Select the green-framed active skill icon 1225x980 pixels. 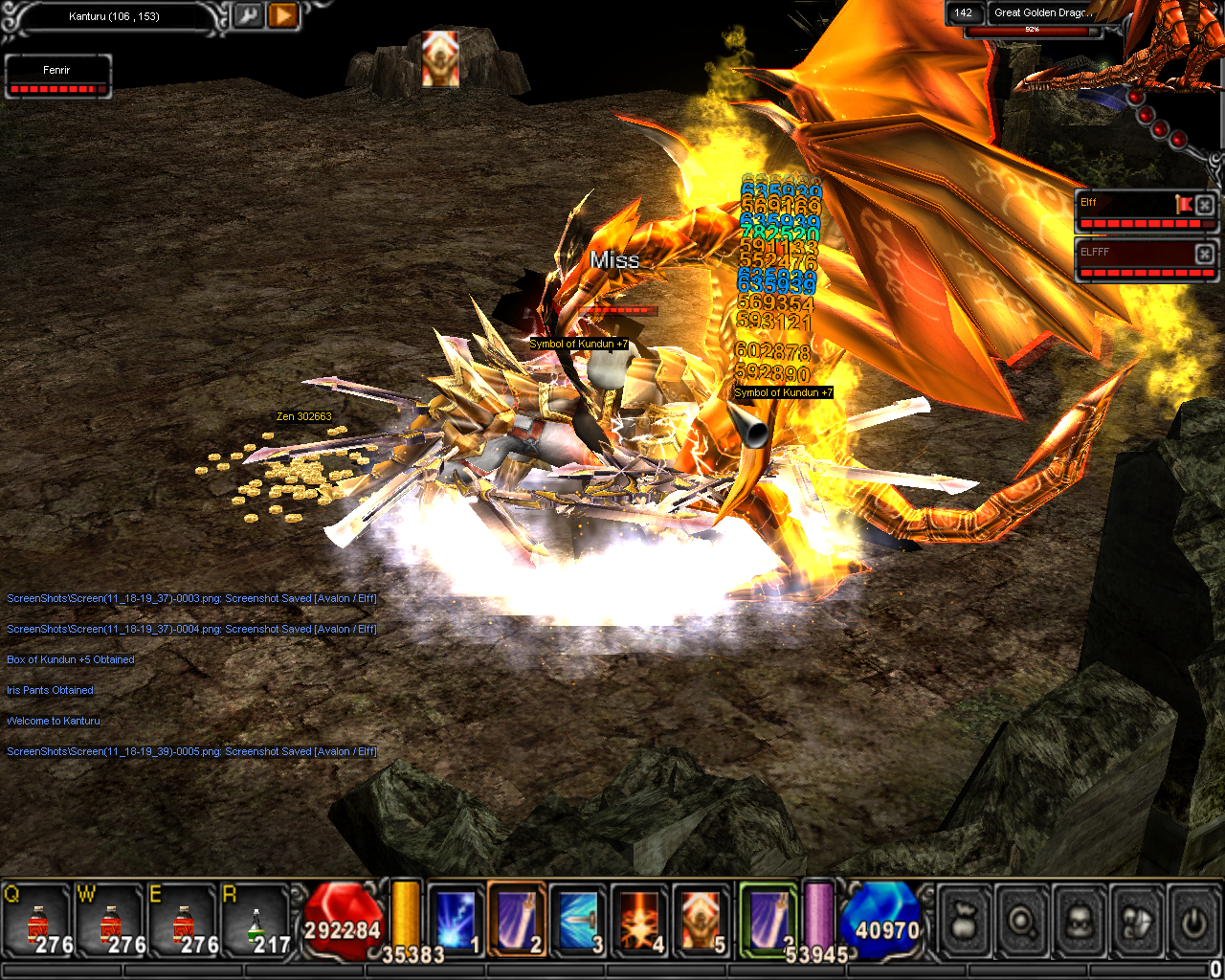768,921
